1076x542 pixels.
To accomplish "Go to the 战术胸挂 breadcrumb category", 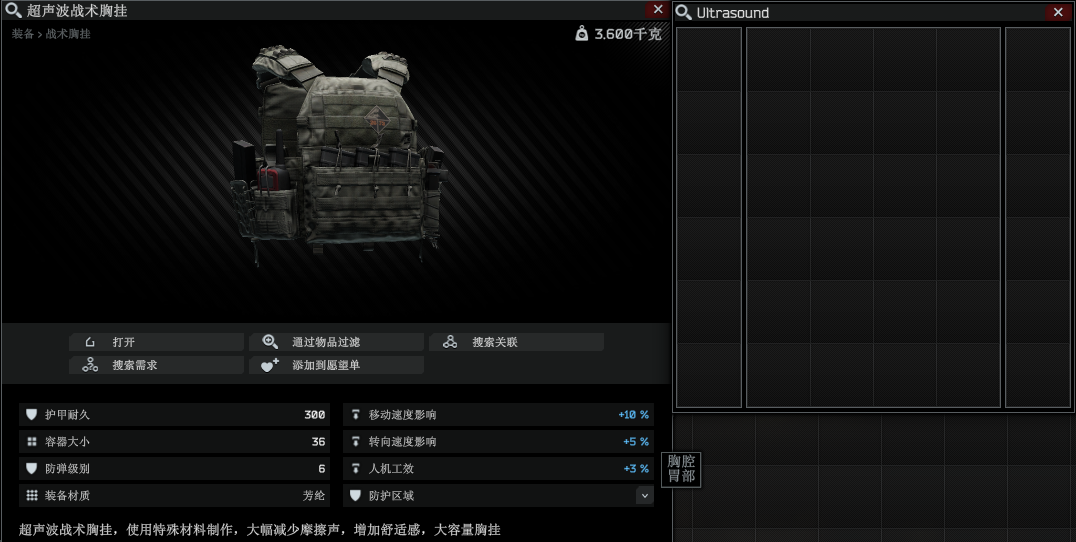I will [68, 34].
